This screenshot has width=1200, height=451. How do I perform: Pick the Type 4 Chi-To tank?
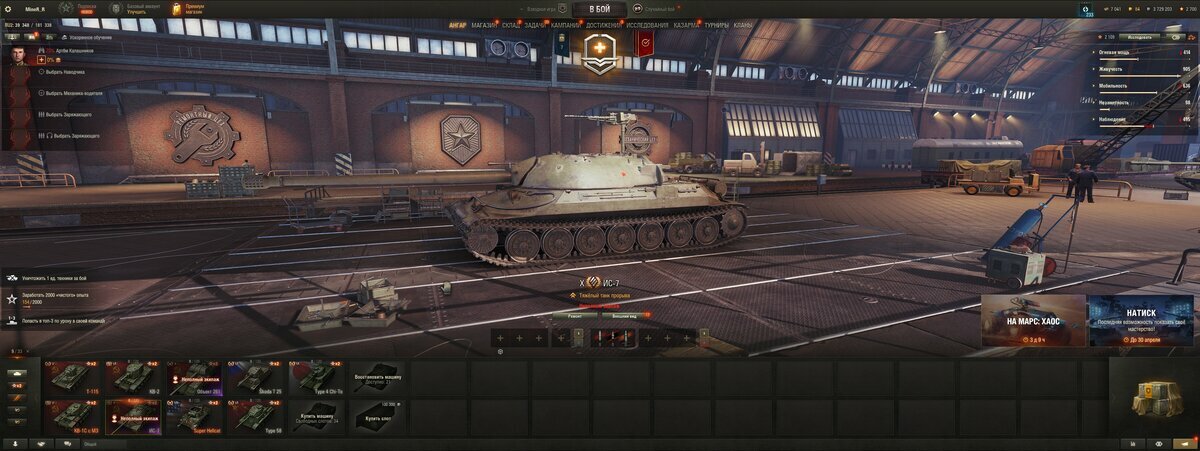point(317,378)
